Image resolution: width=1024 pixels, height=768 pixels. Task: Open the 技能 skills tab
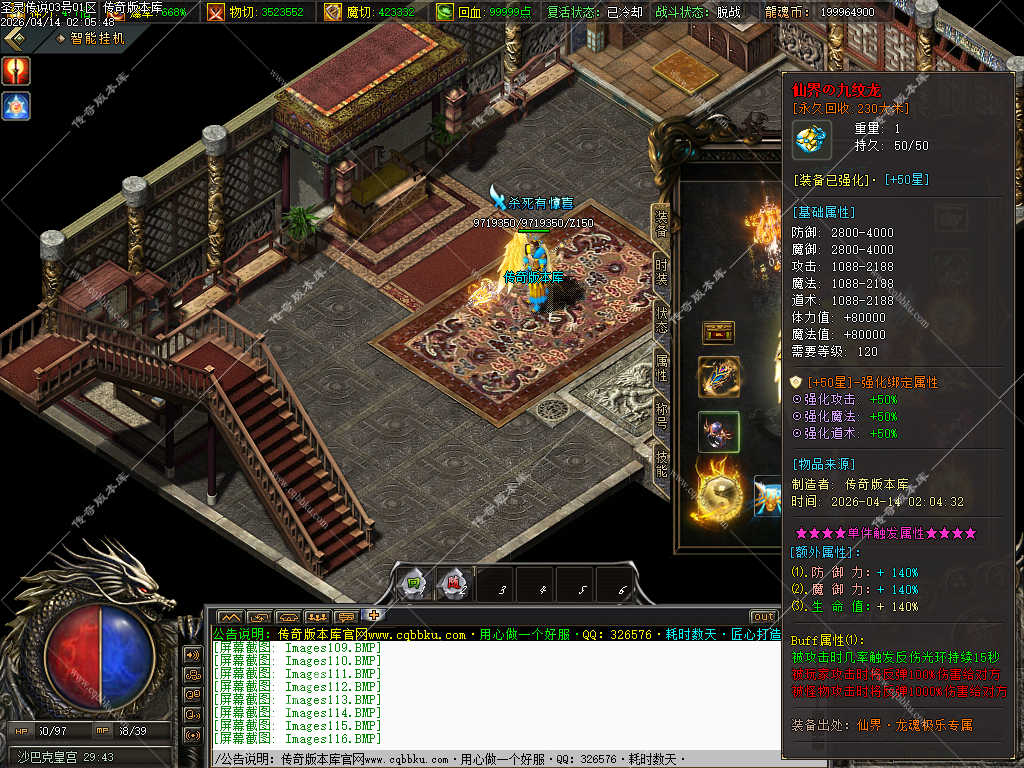click(662, 463)
